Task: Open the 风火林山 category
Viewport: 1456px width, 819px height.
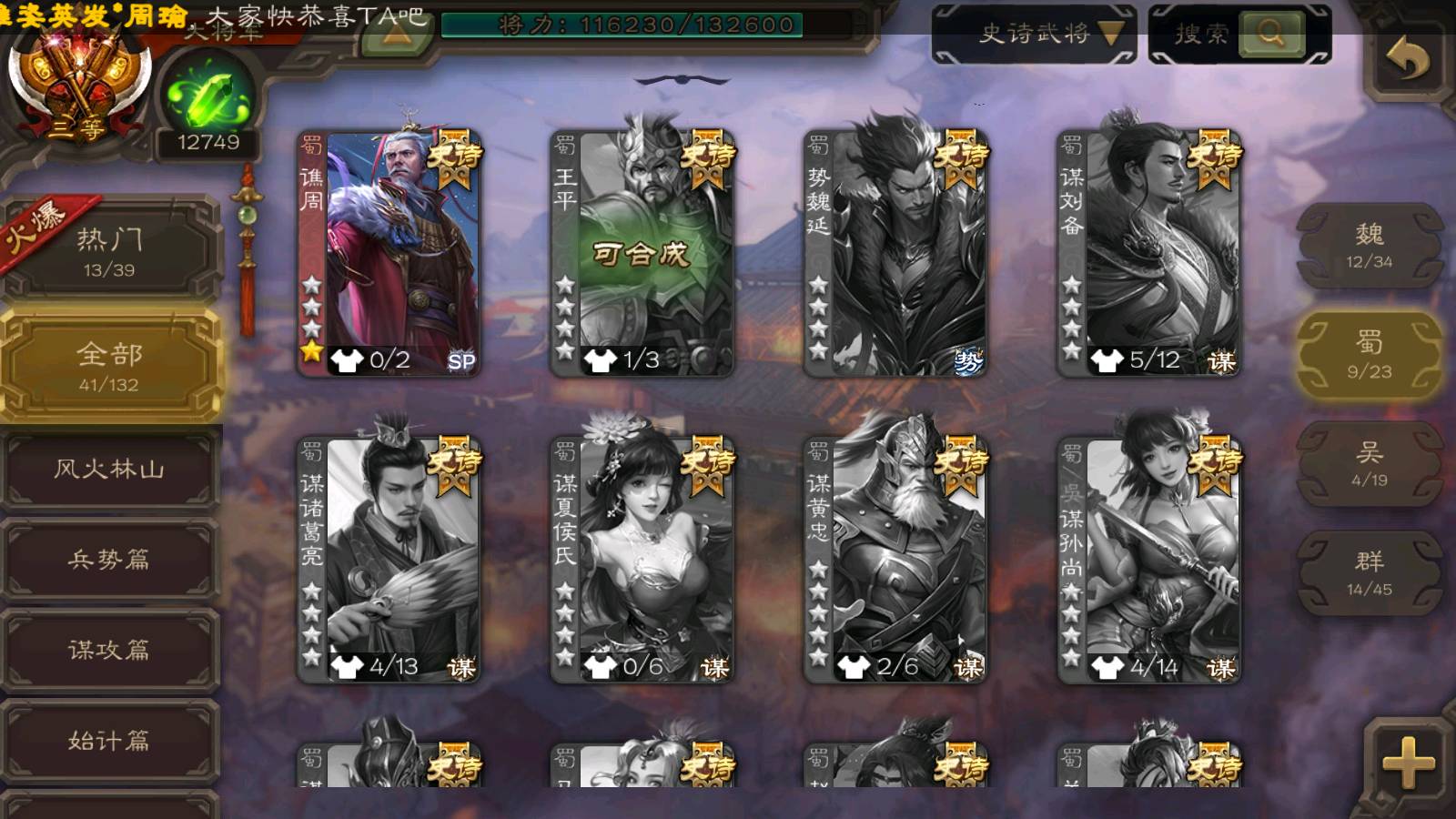Action: click(x=109, y=470)
